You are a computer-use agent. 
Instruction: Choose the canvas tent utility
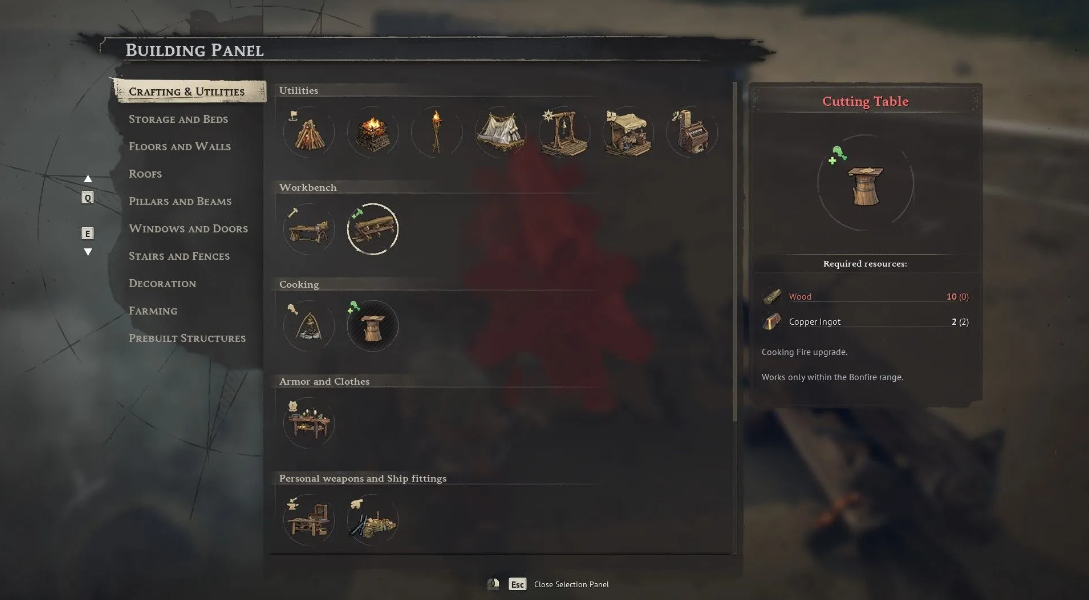(x=500, y=131)
